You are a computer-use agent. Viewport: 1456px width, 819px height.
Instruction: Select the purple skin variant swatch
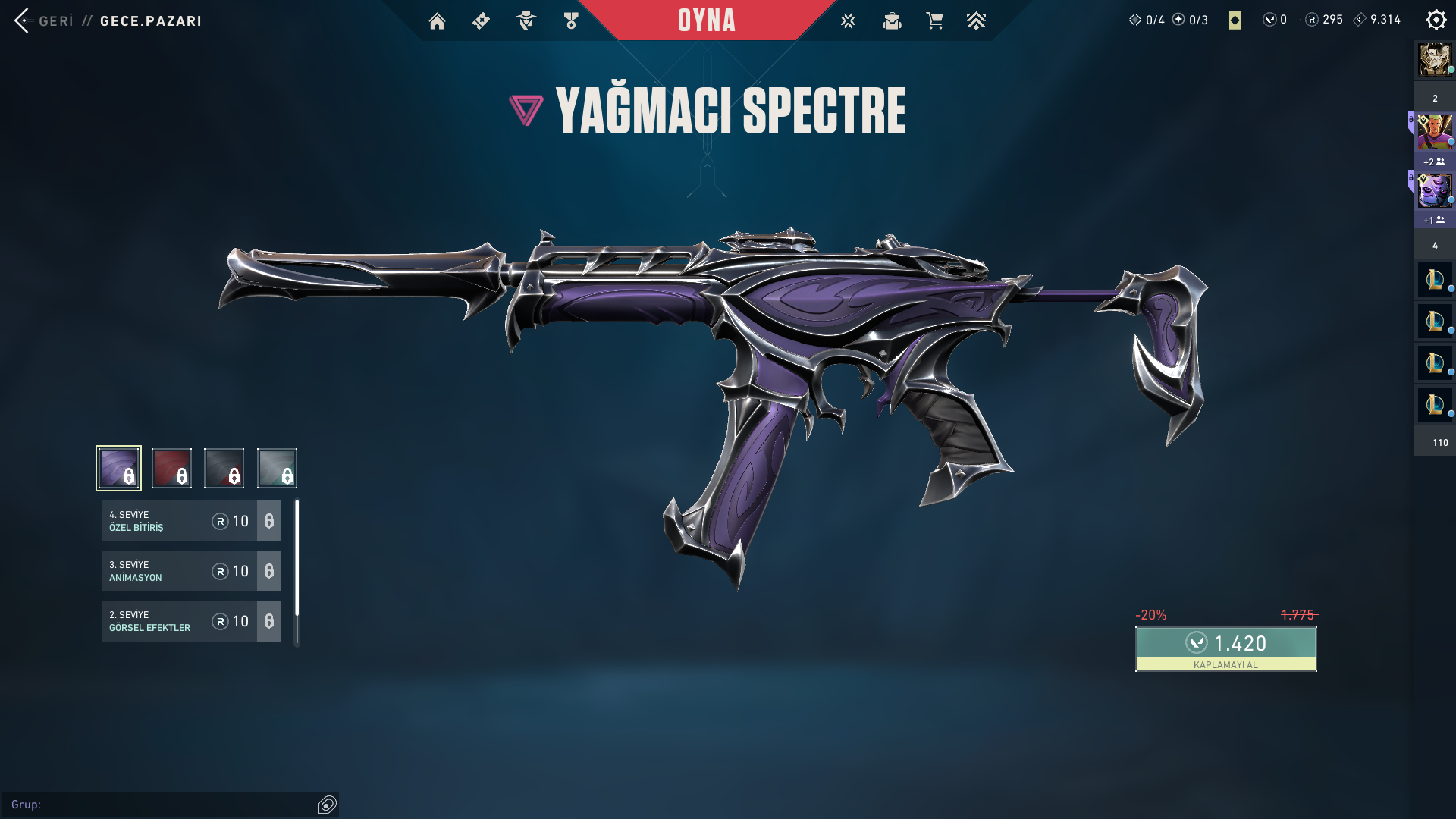(119, 468)
